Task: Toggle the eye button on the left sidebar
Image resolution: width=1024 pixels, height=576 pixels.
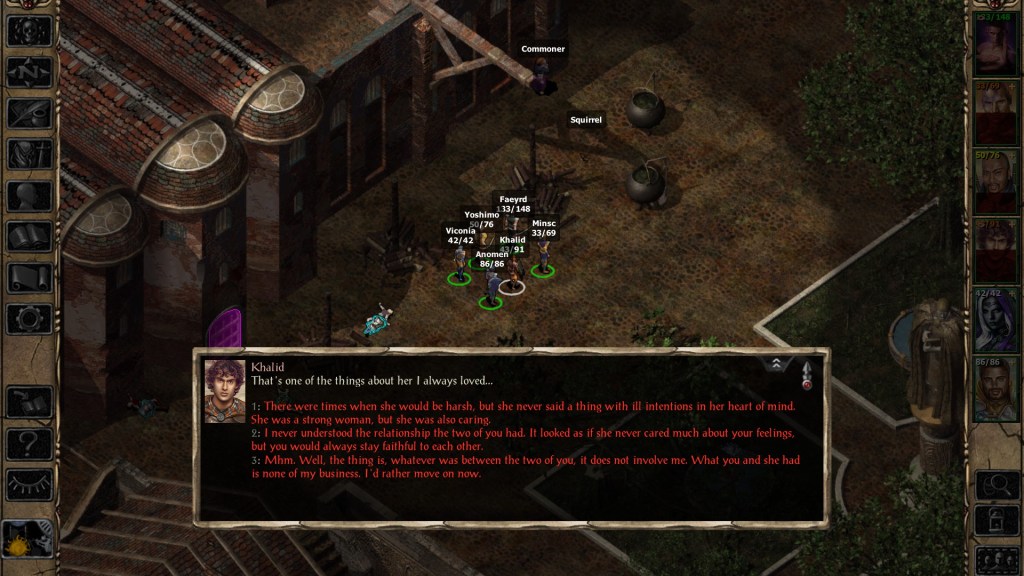Action: (x=29, y=484)
